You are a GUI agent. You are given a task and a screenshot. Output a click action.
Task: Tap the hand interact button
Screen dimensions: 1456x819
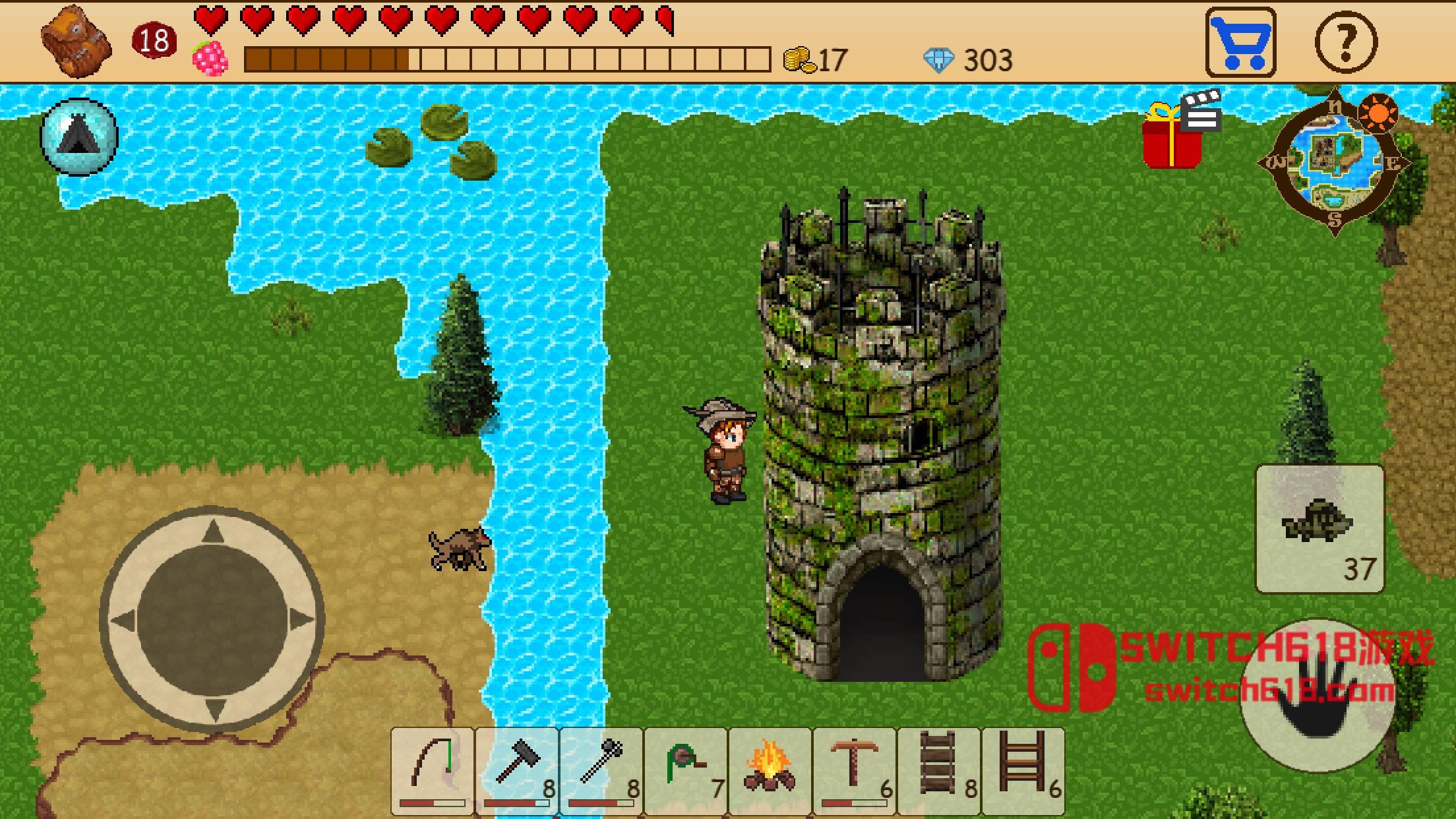[1318, 696]
